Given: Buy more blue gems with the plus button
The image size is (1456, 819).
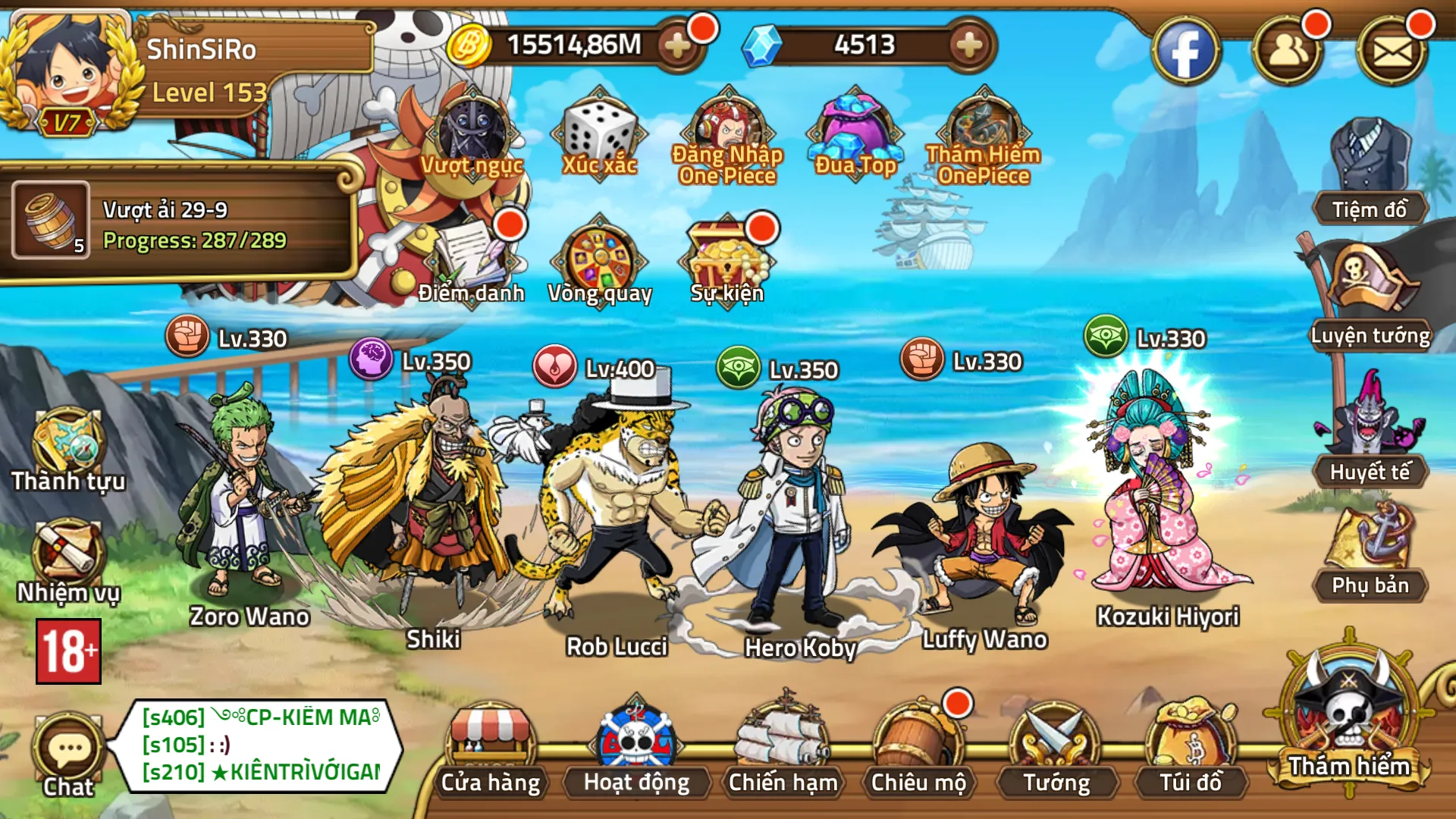Looking at the screenshot, I should click(969, 45).
